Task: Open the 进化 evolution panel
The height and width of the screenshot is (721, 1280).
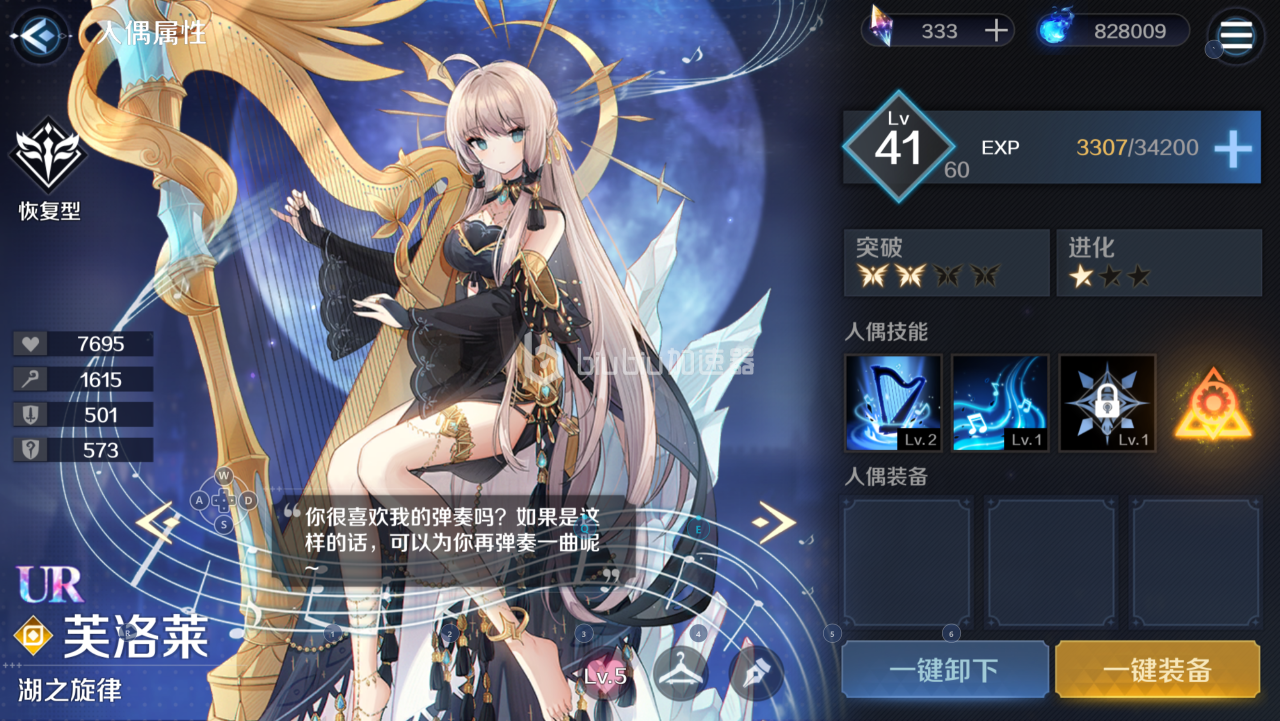Action: pyautogui.click(x=1158, y=262)
